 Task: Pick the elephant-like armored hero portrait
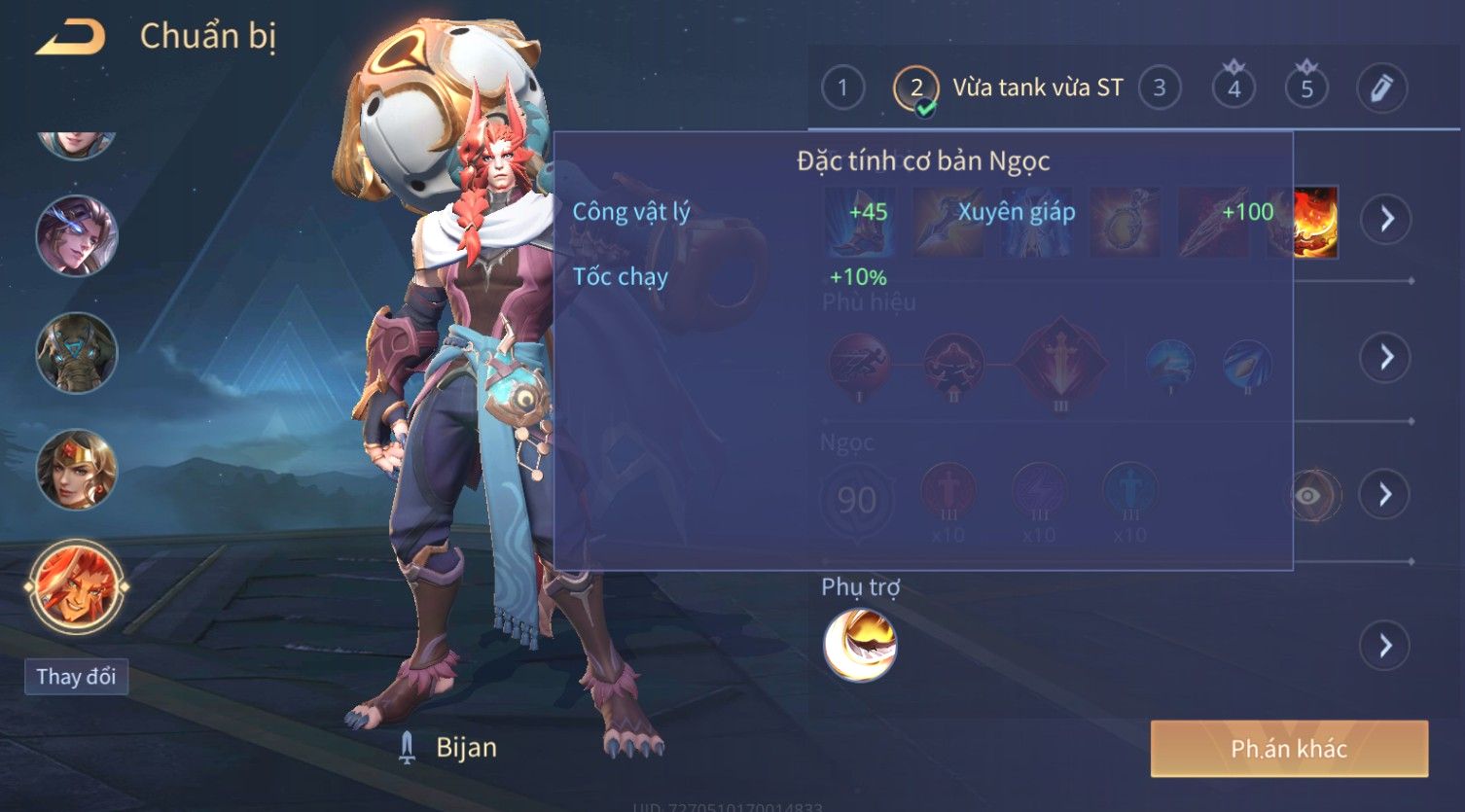click(77, 353)
